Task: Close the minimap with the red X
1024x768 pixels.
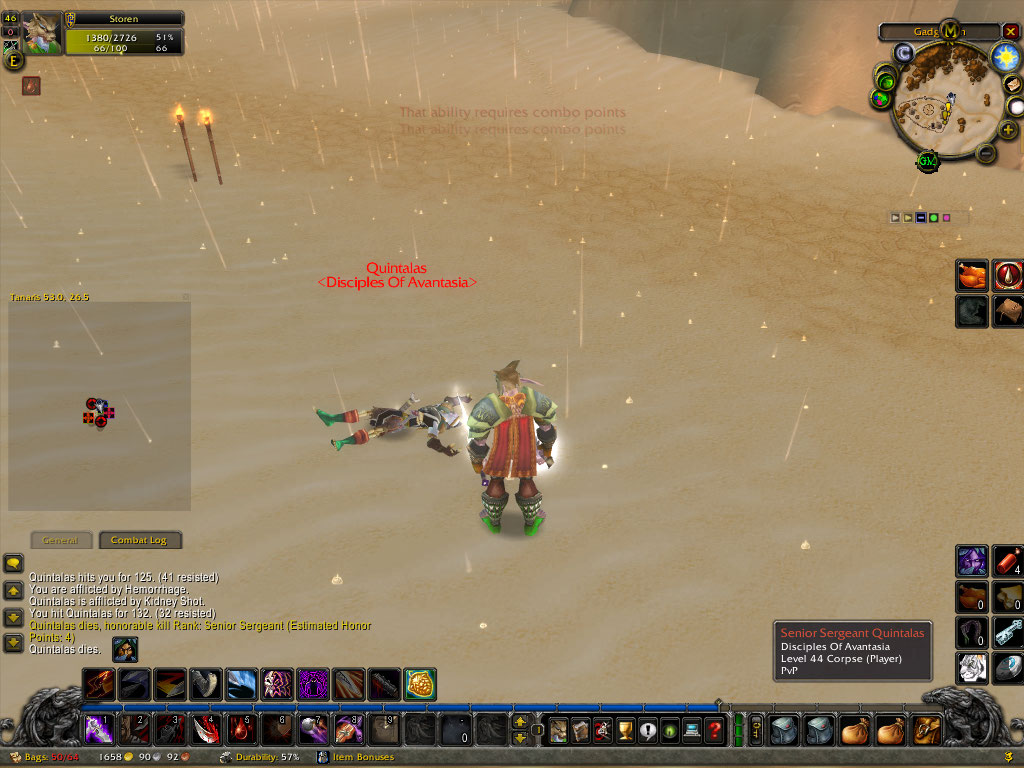Action: pyautogui.click(x=1010, y=32)
